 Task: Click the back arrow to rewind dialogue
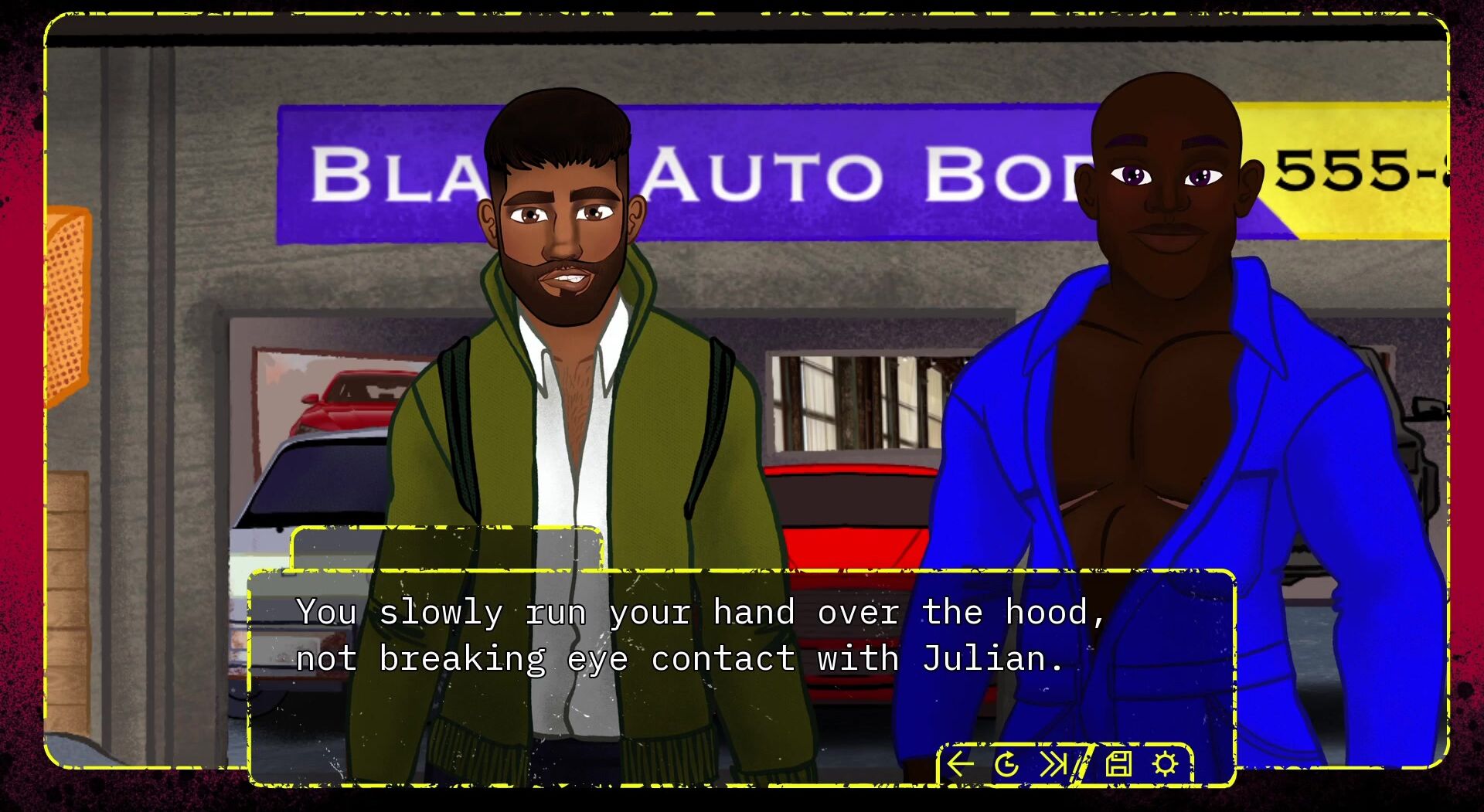pos(960,764)
